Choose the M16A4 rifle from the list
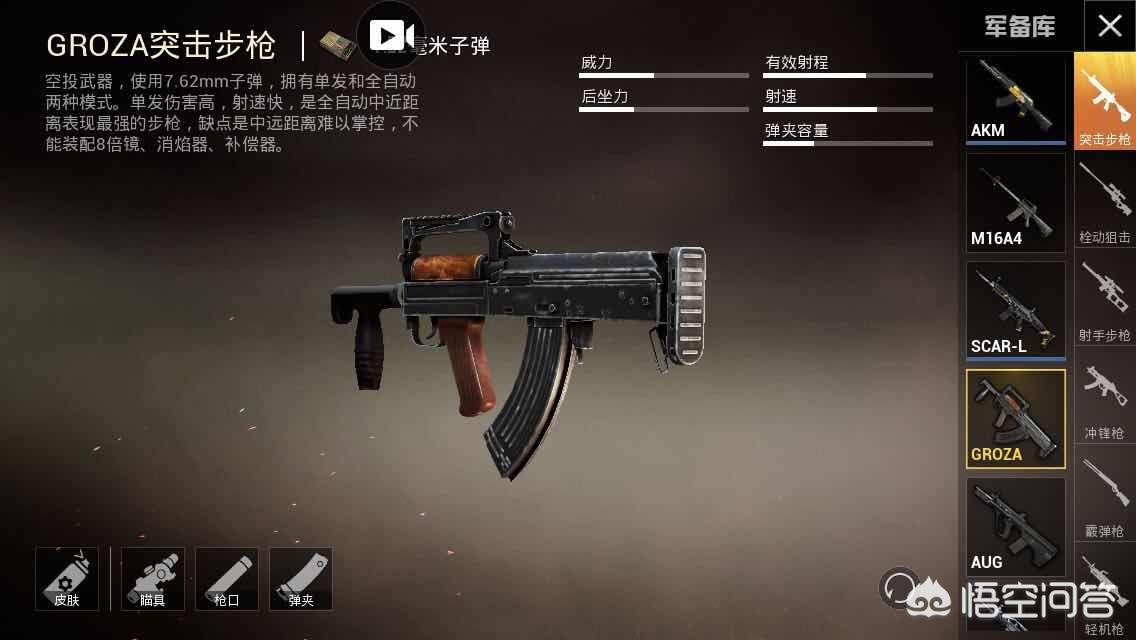Viewport: 1136px width, 640px height. click(1015, 203)
